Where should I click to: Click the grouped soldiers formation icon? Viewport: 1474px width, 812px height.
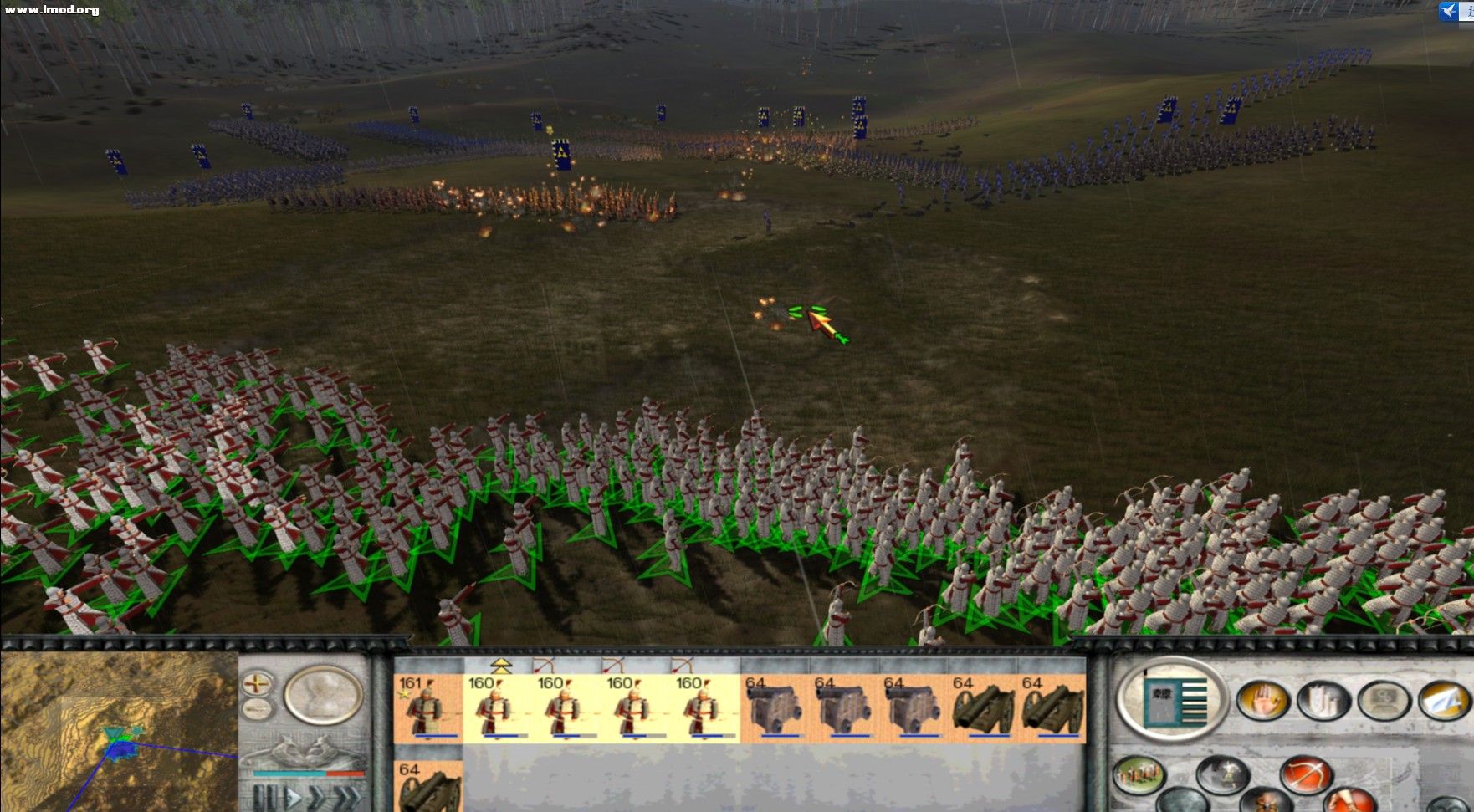pos(1138,773)
